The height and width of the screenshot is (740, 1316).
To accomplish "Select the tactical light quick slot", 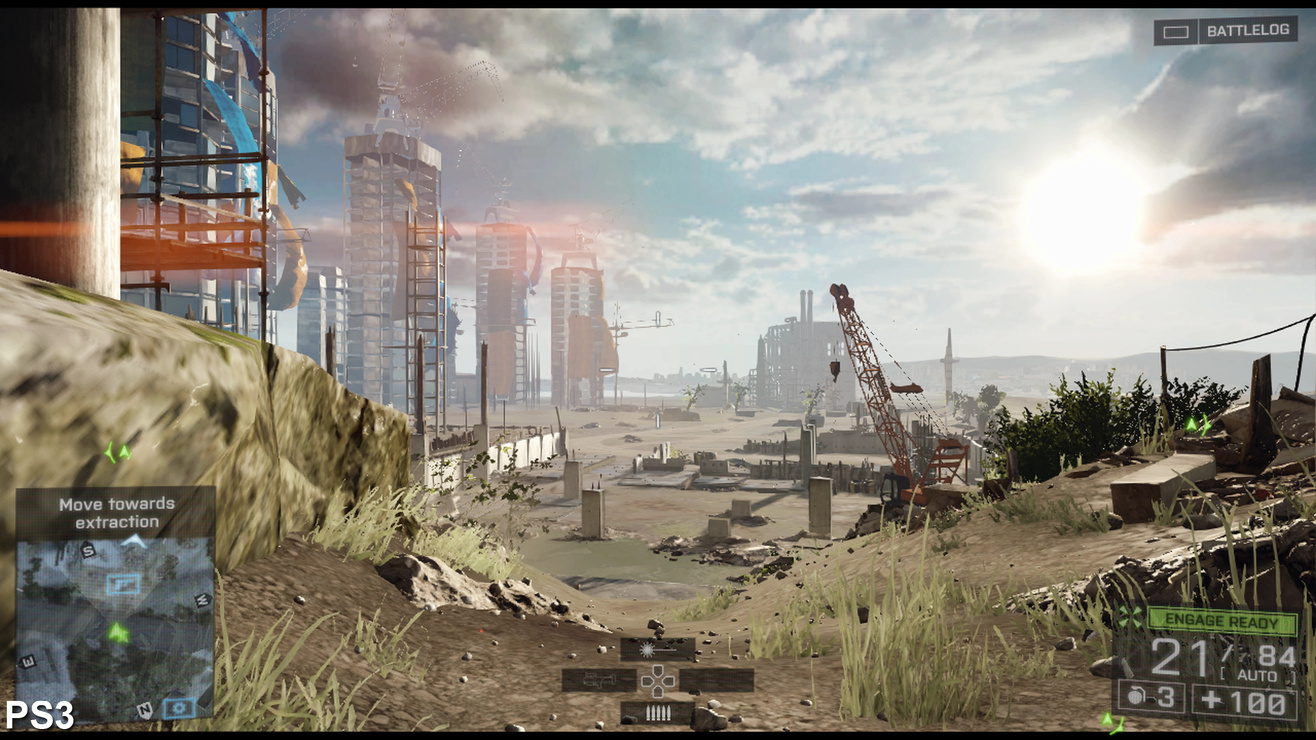I will (x=657, y=649).
